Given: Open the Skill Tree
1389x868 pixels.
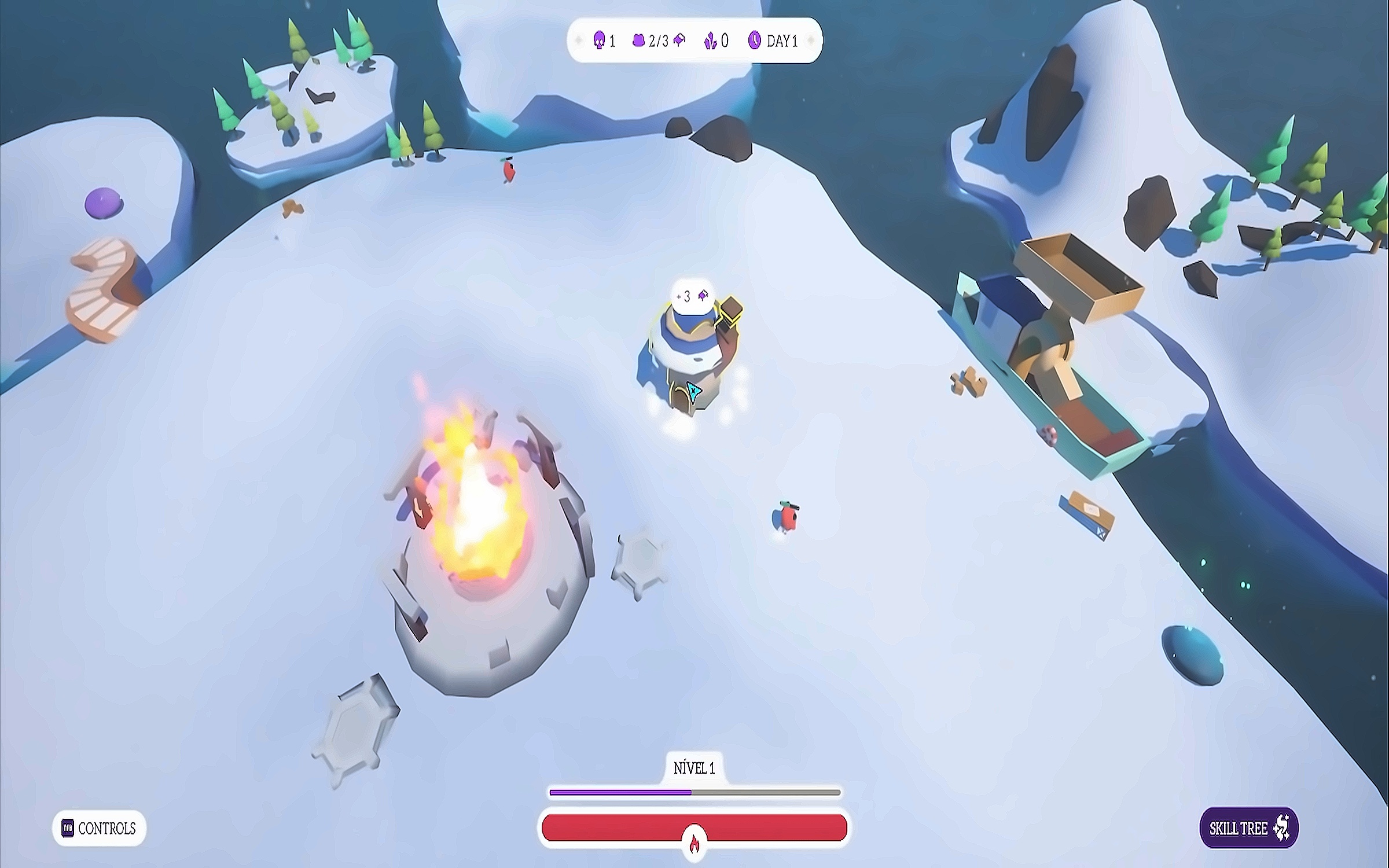Looking at the screenshot, I should 1248,828.
